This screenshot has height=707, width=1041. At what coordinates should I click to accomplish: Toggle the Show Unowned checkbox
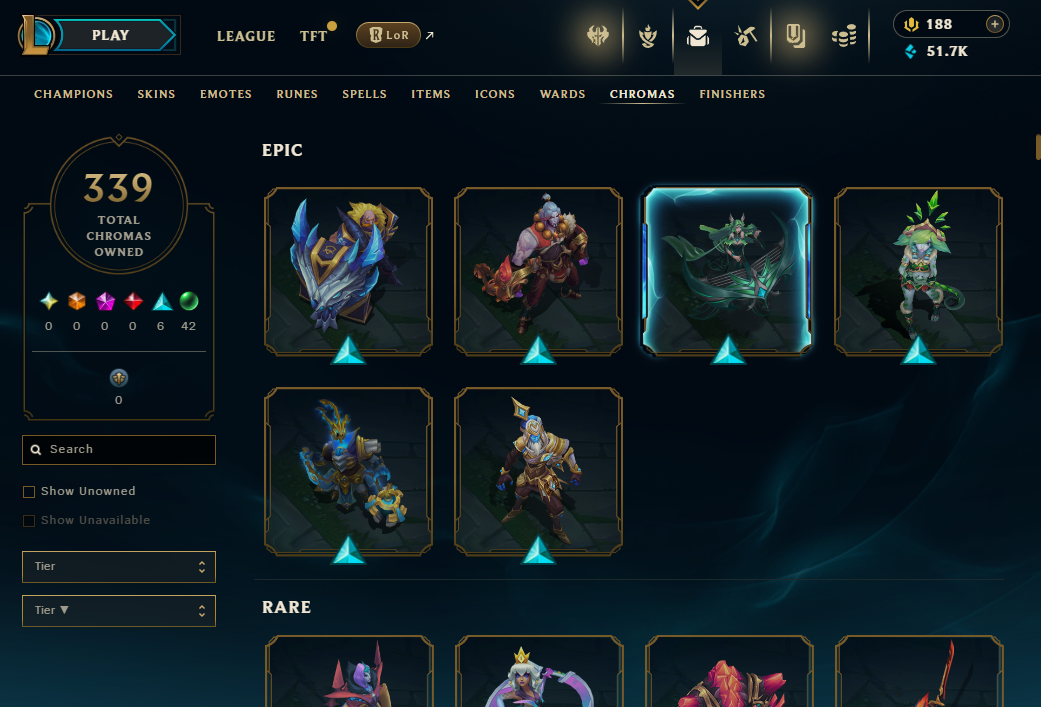coord(29,492)
